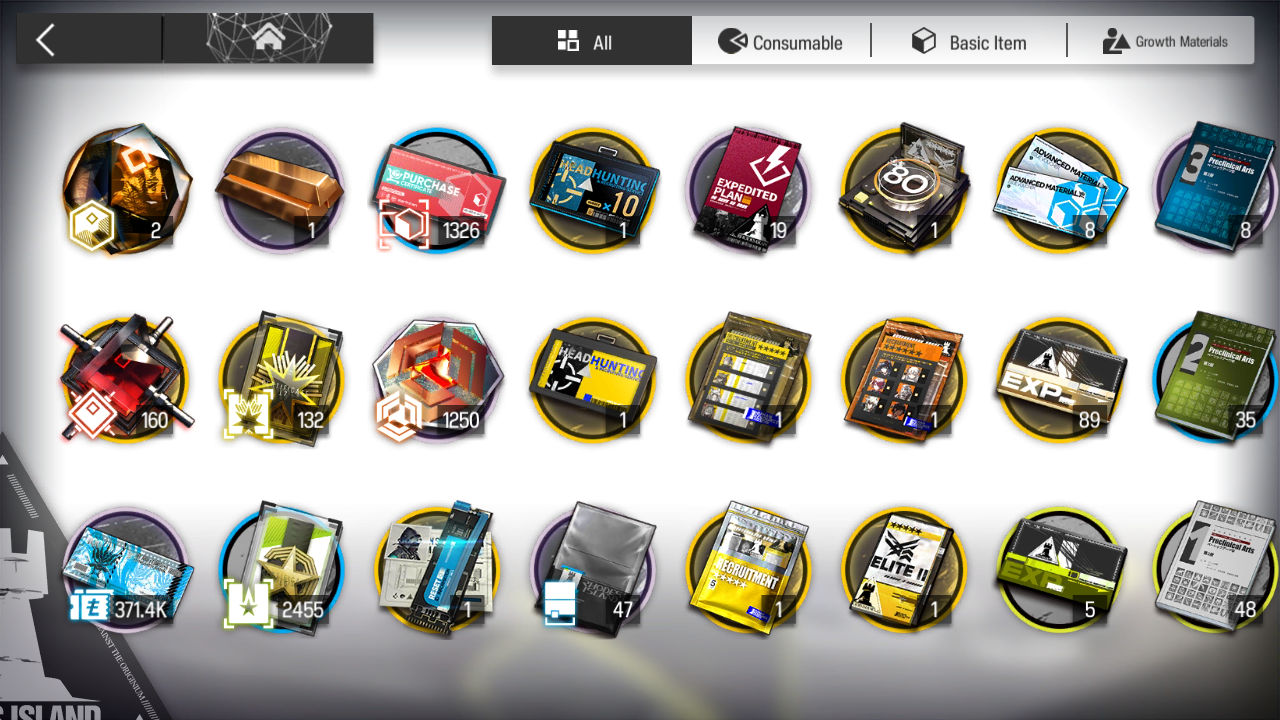
Task: Go back with the arrow button
Action: [x=46, y=40]
